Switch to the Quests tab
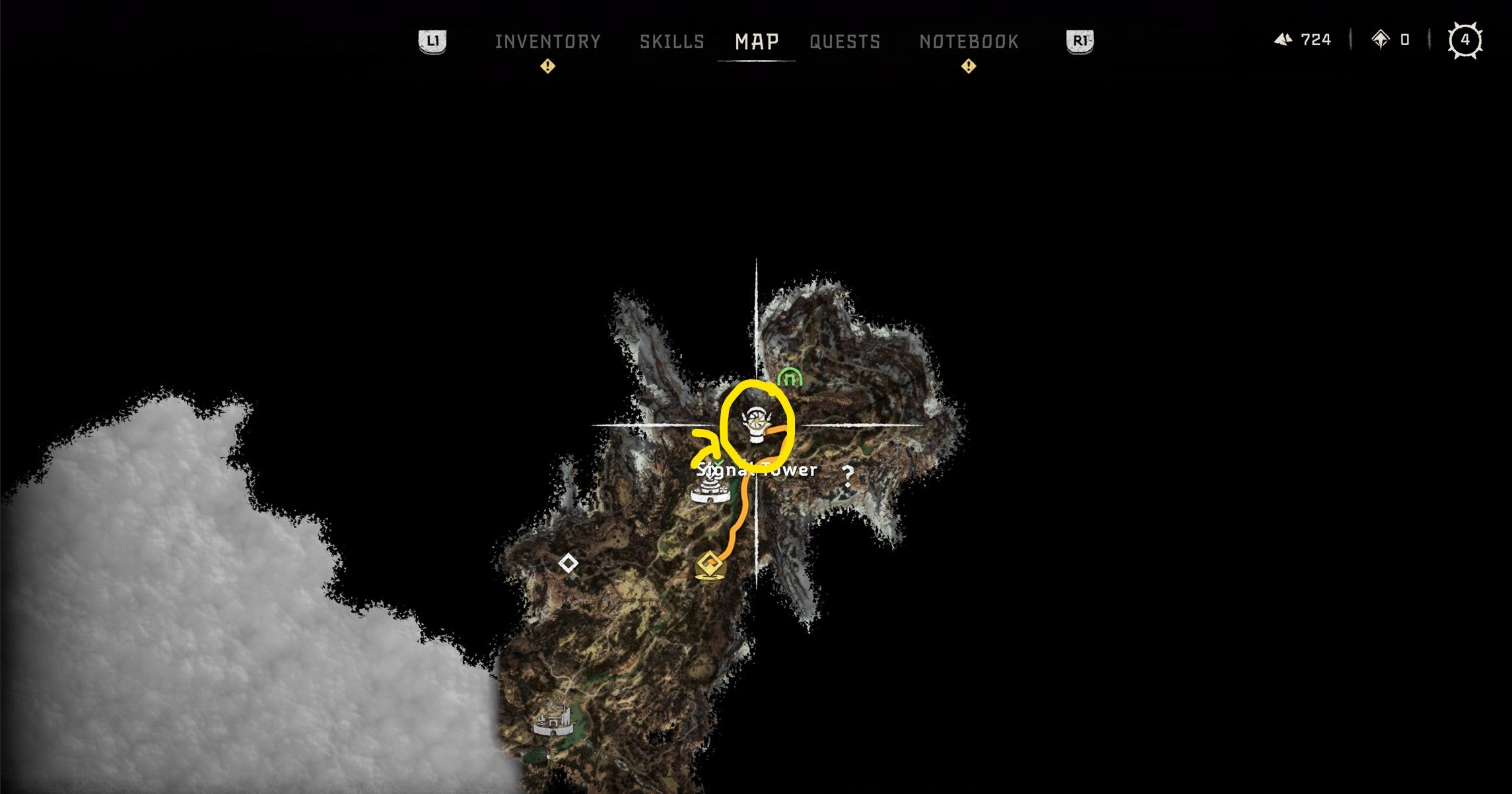1512x794 pixels. 845,41
